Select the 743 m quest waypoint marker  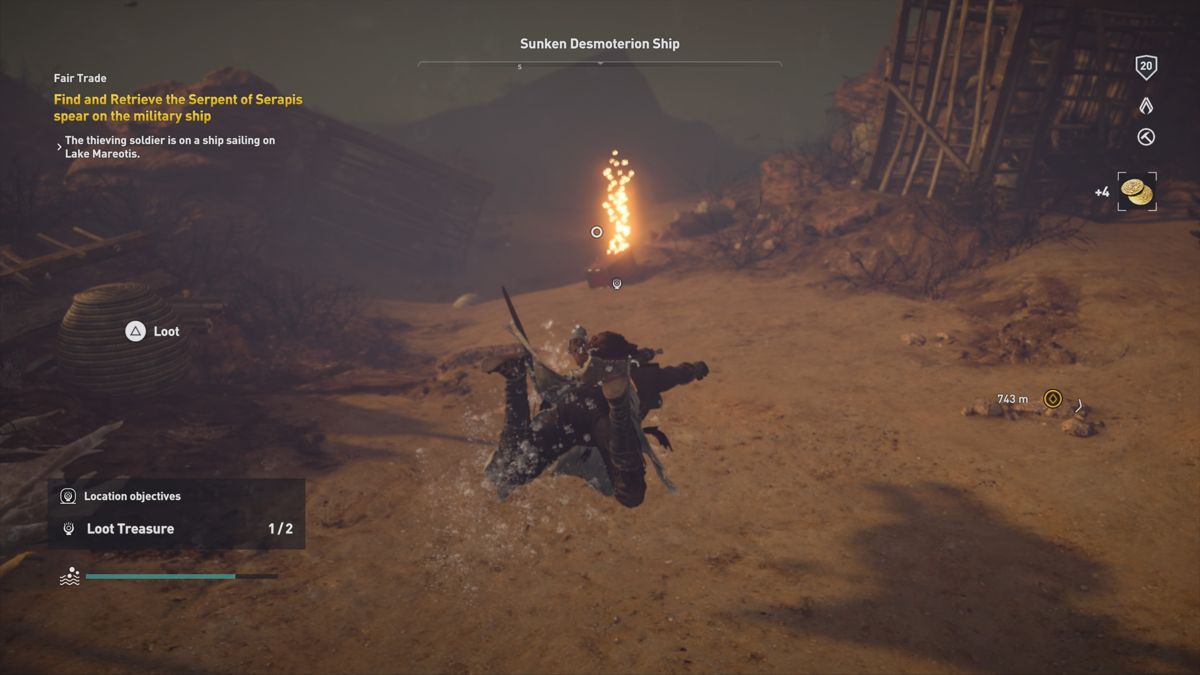point(1052,399)
